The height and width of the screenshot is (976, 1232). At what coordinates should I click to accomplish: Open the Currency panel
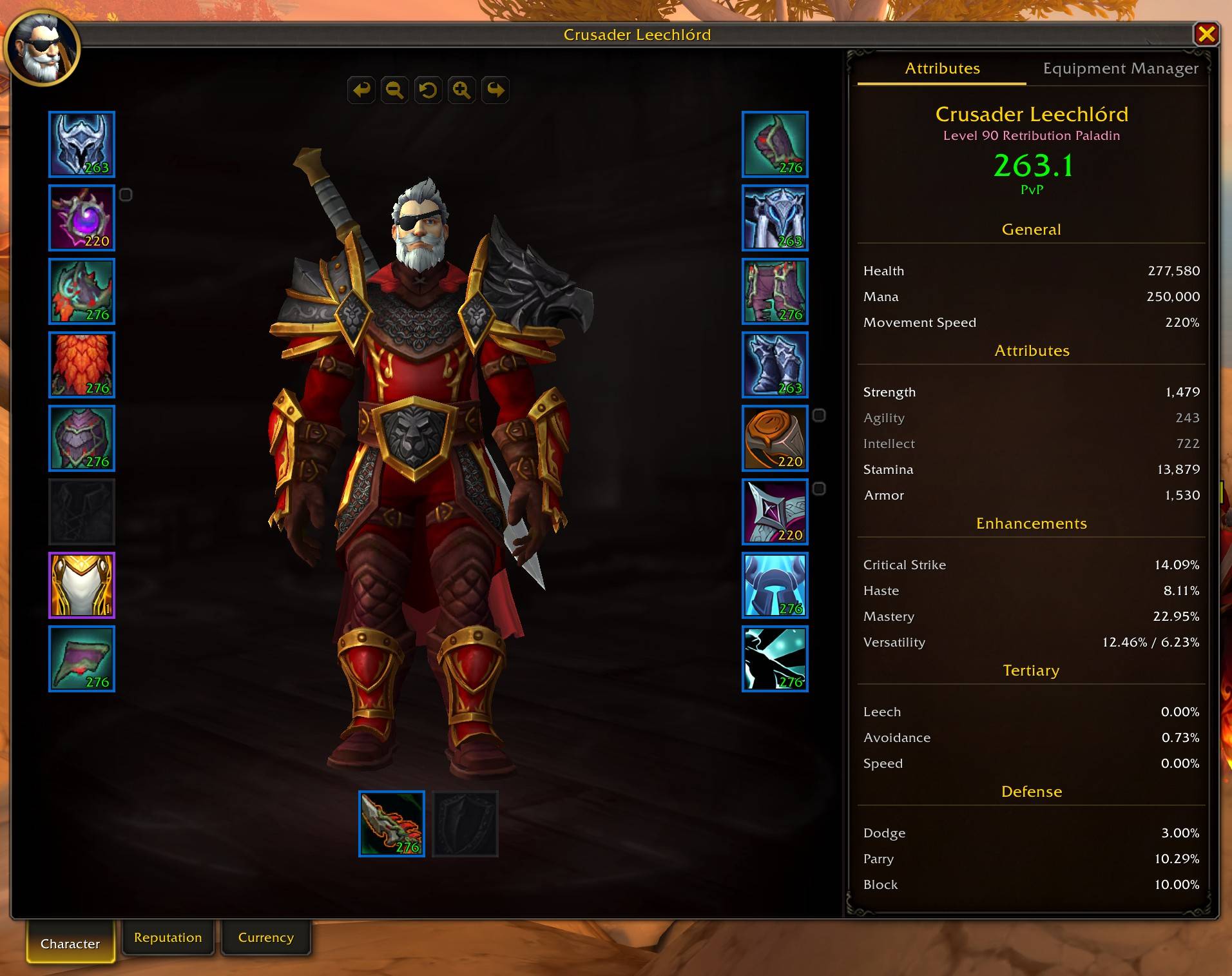point(265,937)
